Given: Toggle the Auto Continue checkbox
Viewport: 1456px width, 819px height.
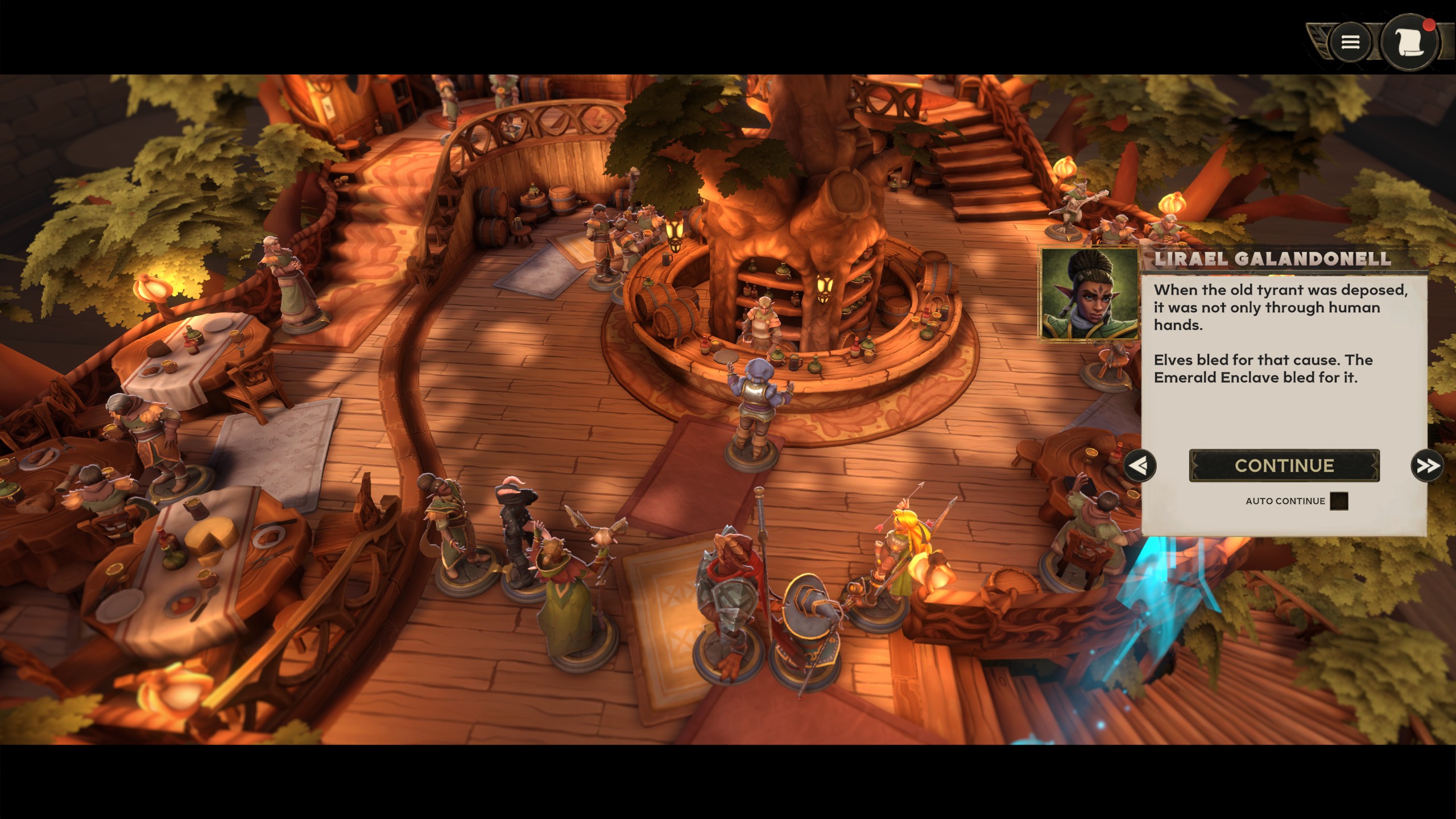Looking at the screenshot, I should (x=1339, y=501).
